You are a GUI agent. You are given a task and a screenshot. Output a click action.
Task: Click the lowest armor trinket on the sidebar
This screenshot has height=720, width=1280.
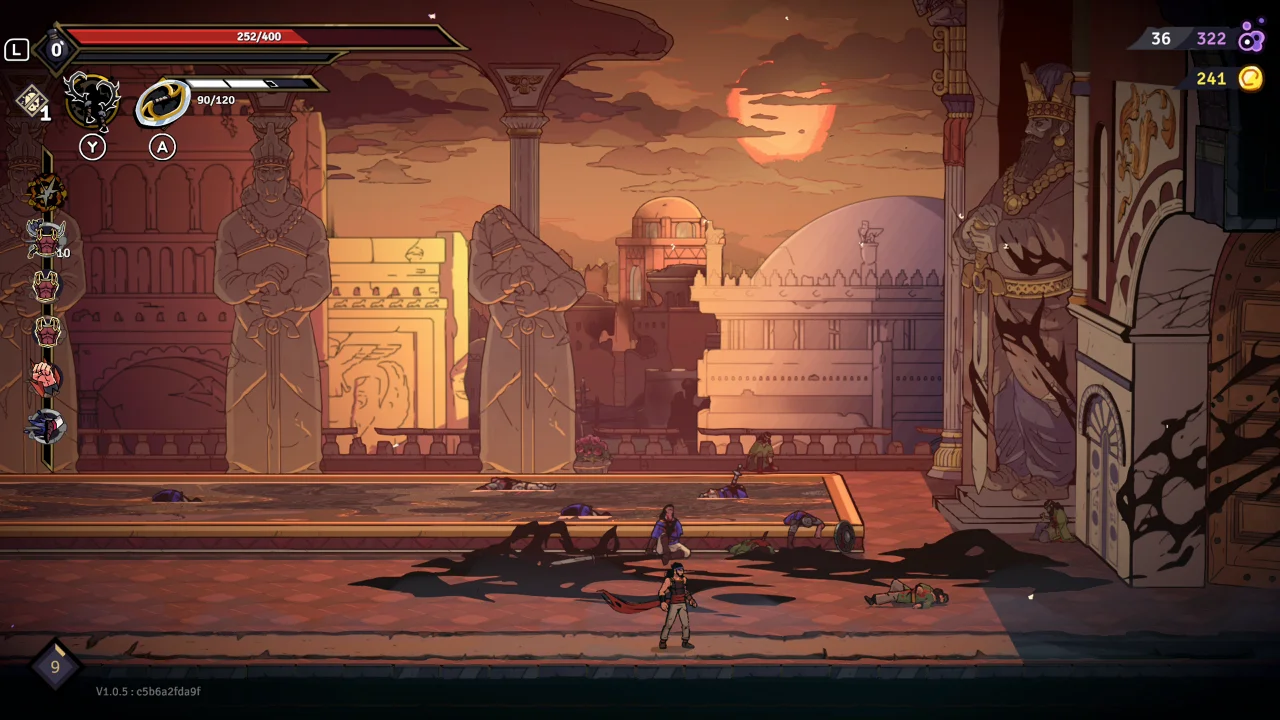click(45, 331)
